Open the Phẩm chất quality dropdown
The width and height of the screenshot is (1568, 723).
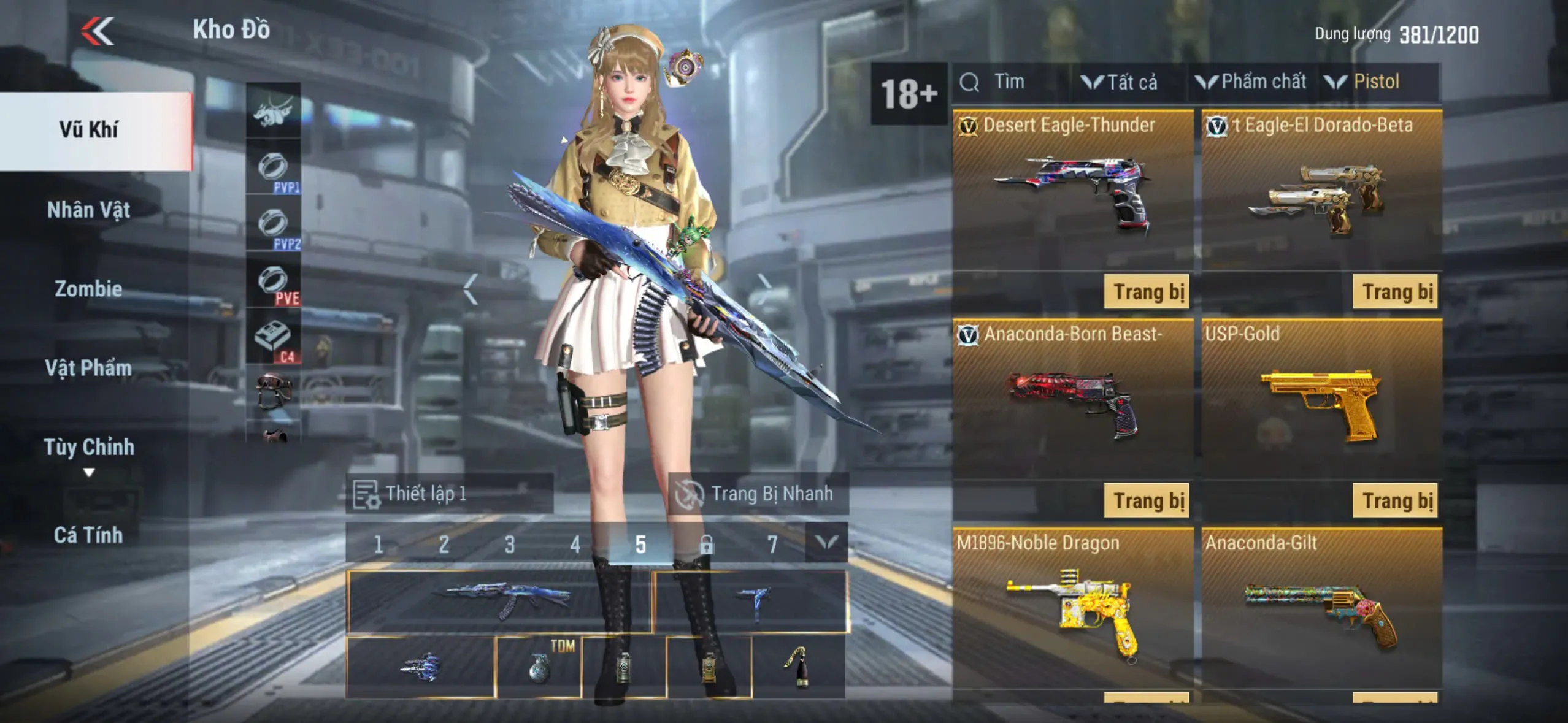coord(1251,82)
